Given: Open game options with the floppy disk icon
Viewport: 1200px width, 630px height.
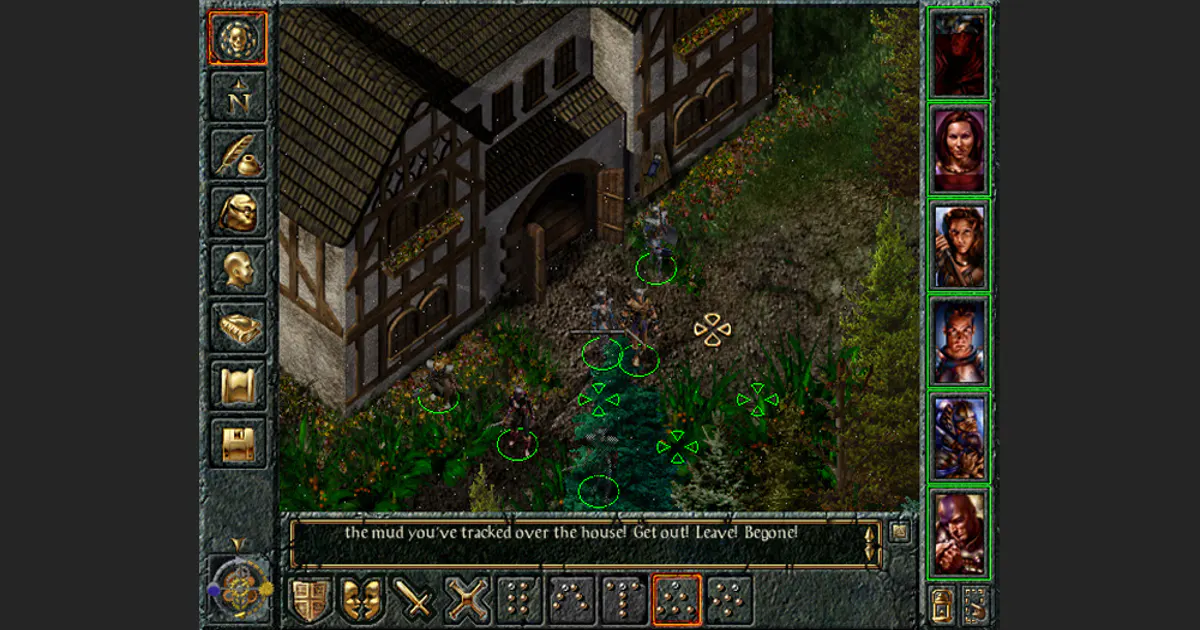Looking at the screenshot, I should (x=238, y=443).
